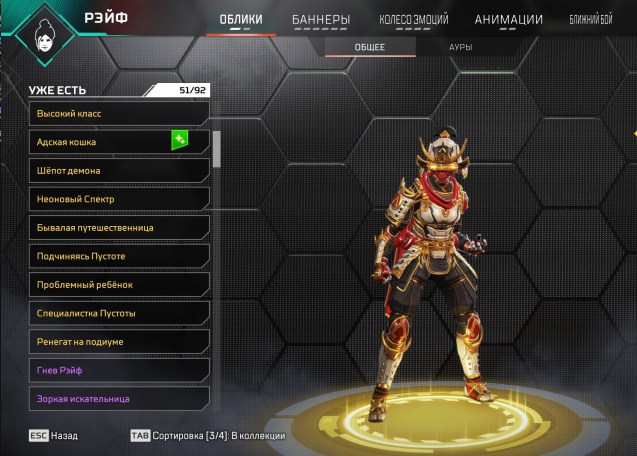Select the Подчиняясь Пустоте skin
The height and width of the screenshot is (456, 637).
119,257
